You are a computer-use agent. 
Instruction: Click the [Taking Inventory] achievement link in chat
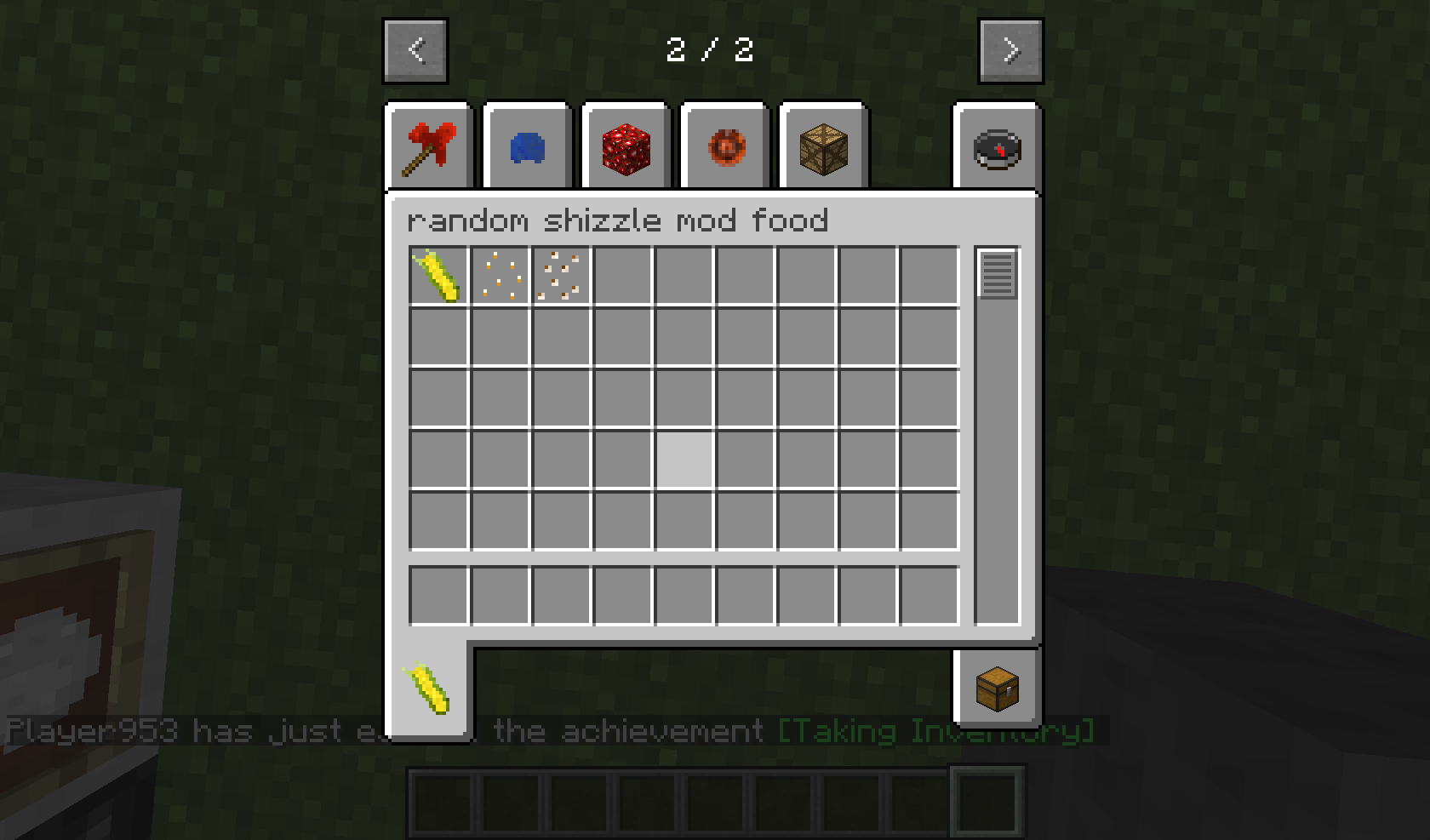(x=935, y=731)
